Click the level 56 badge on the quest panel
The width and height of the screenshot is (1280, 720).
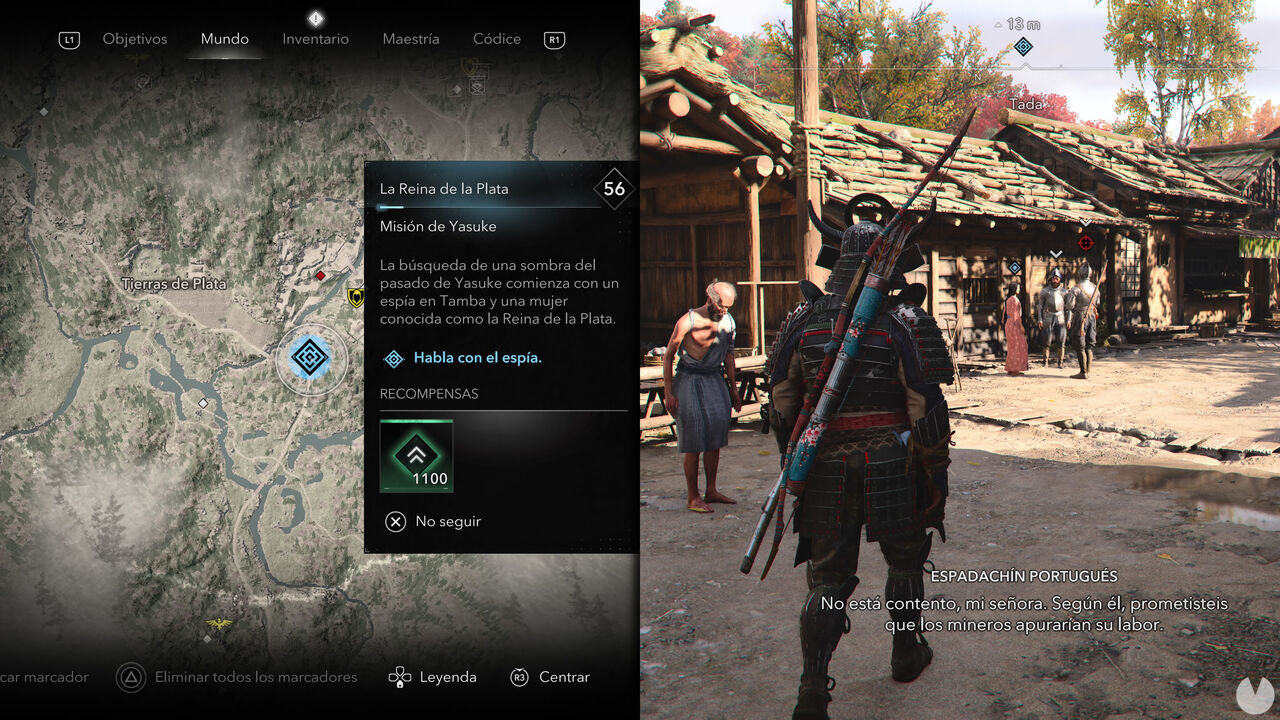point(613,188)
